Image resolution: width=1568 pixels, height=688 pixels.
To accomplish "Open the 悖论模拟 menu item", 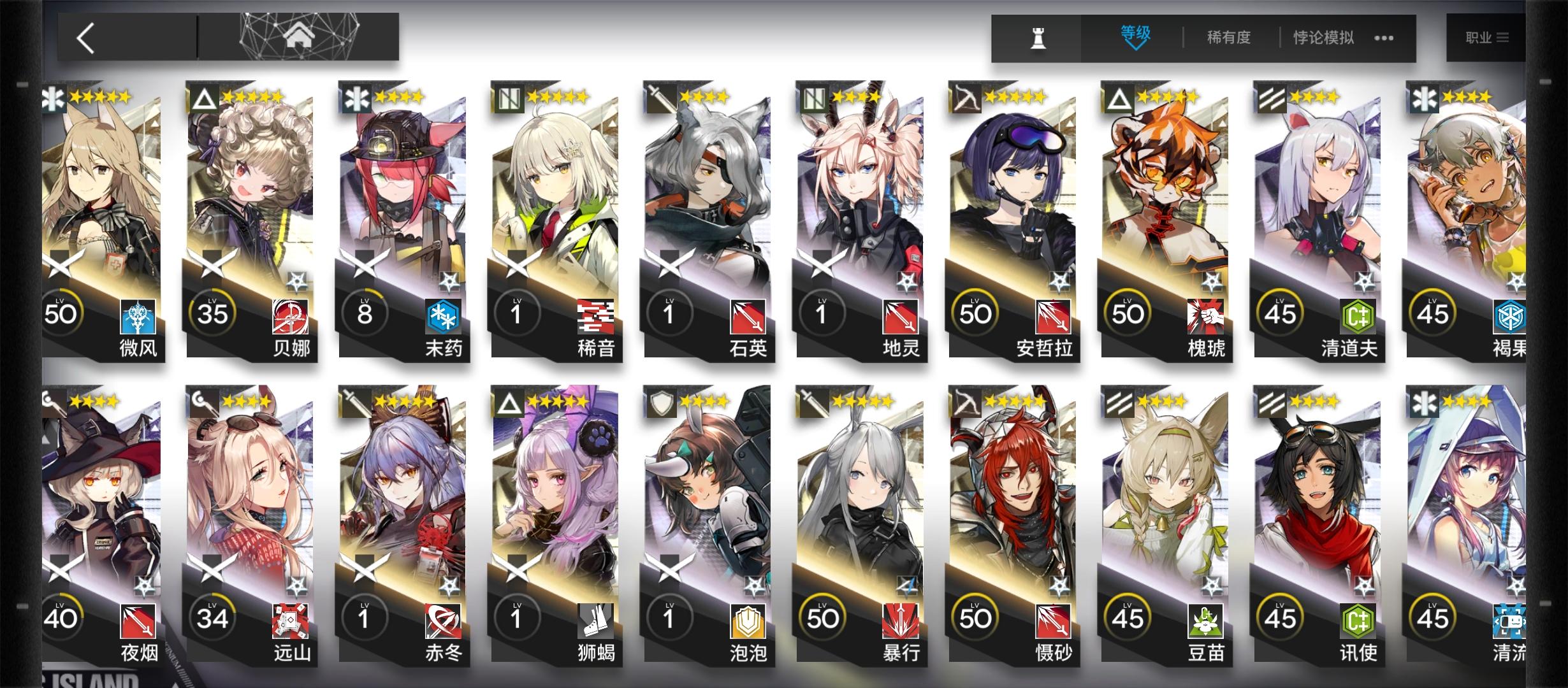I will coord(1323,37).
